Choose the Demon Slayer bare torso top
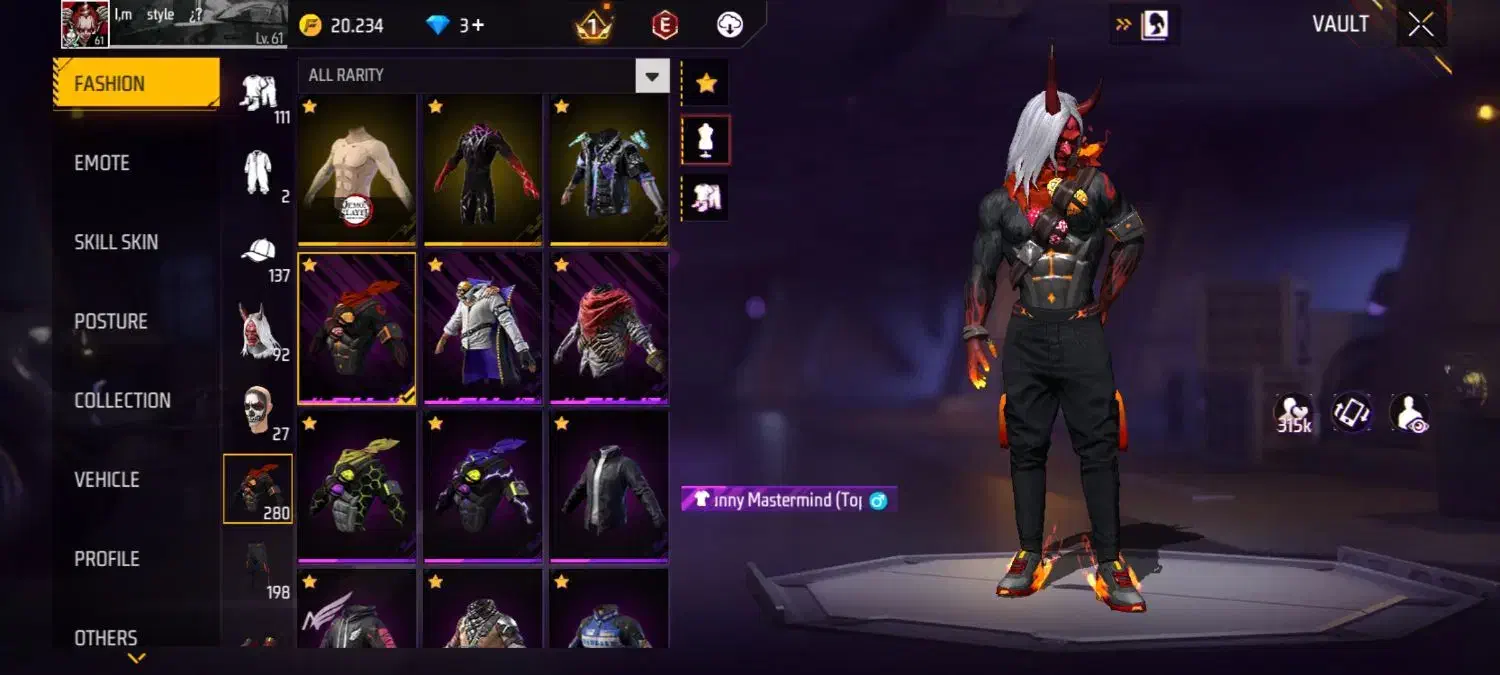The width and height of the screenshot is (1500, 675). 357,169
